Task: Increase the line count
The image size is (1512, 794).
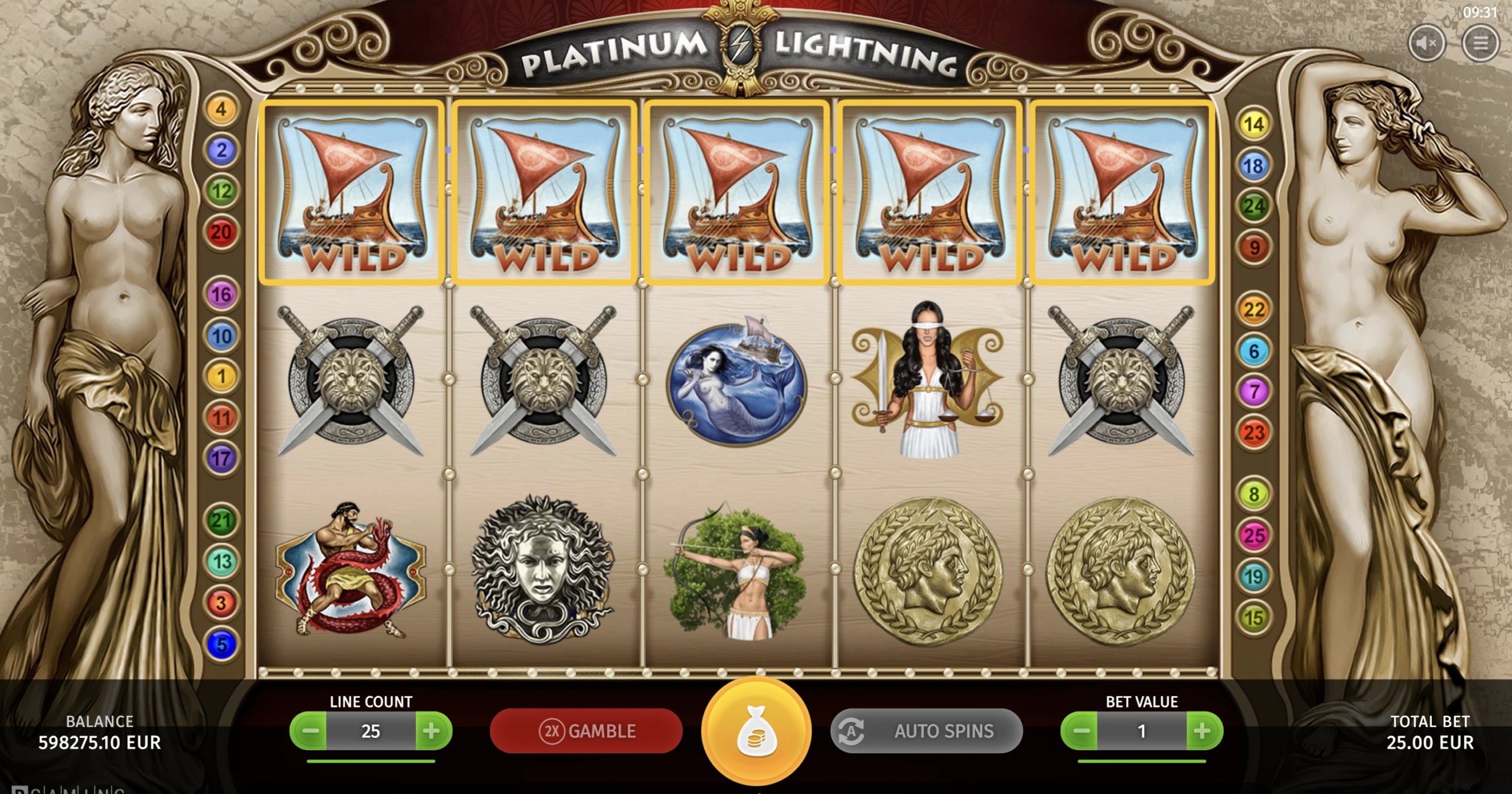Action: click(432, 731)
